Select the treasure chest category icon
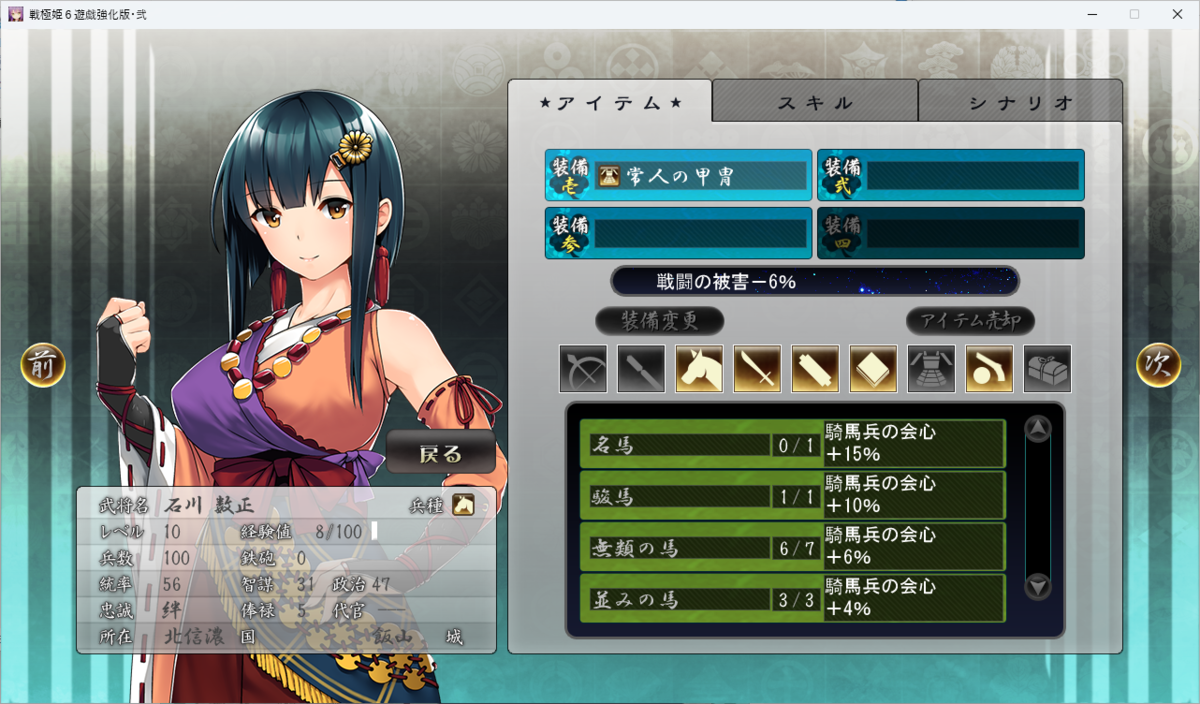The width and height of the screenshot is (1200, 704). pos(1047,369)
